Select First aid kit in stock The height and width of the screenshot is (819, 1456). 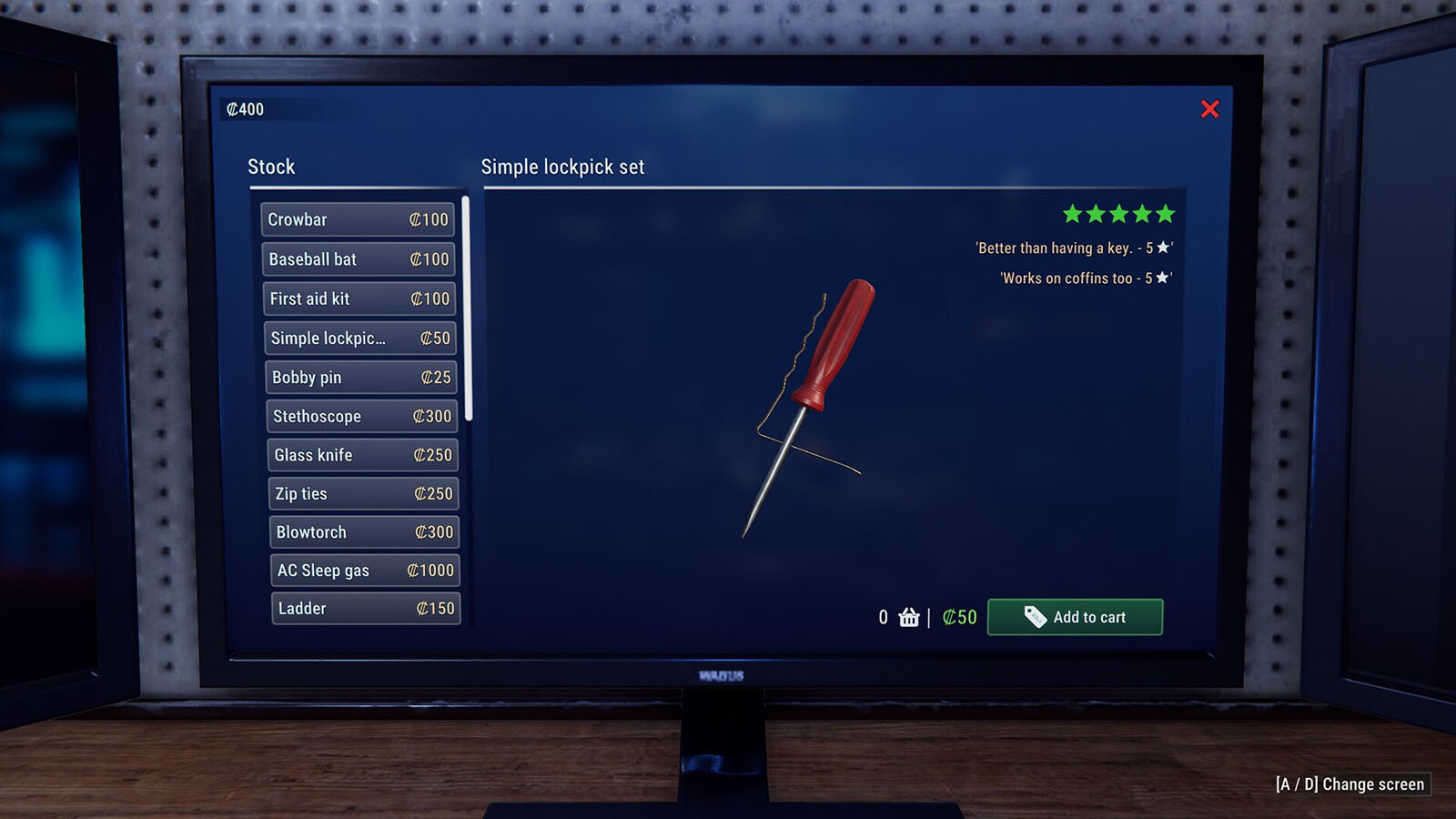coord(359,298)
